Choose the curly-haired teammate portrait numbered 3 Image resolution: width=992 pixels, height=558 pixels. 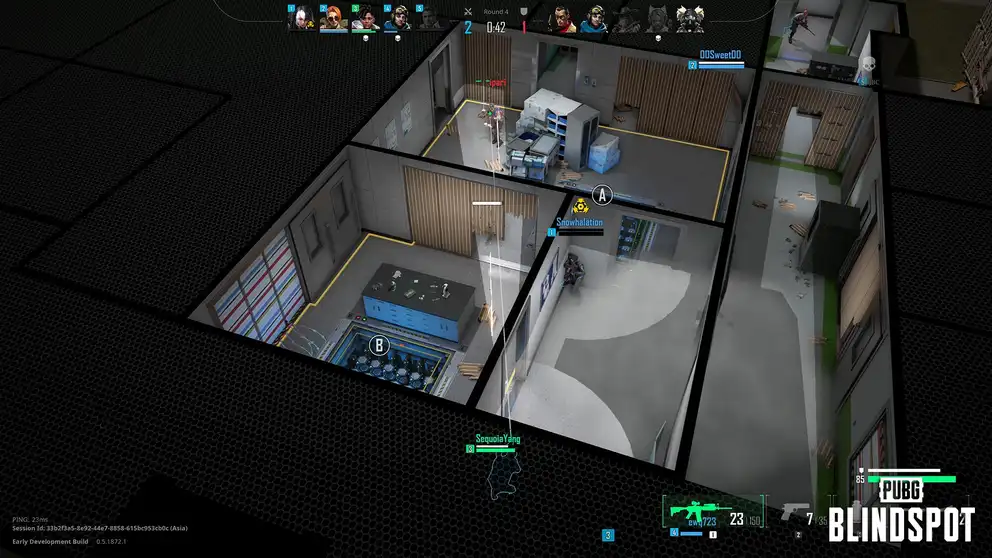pyautogui.click(x=365, y=17)
